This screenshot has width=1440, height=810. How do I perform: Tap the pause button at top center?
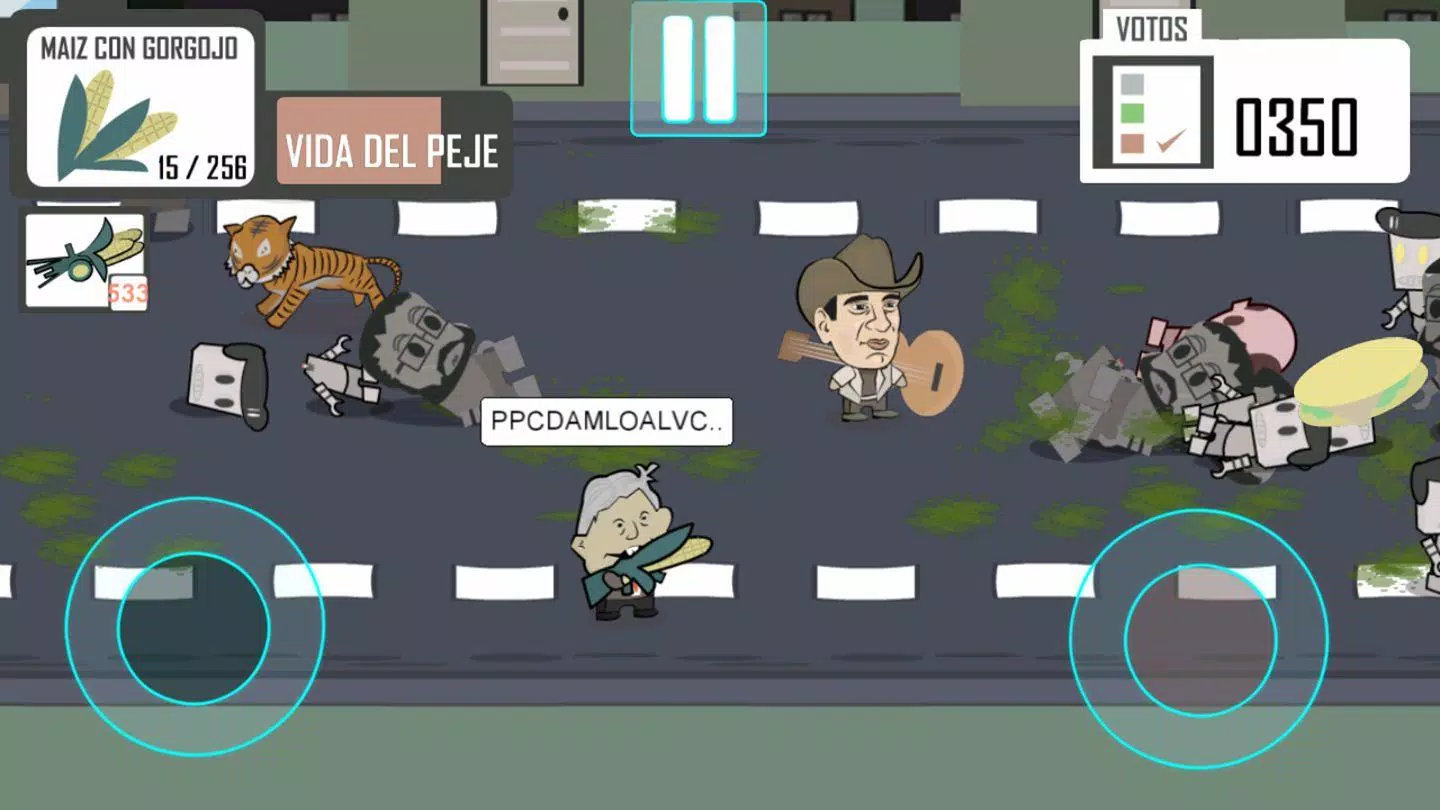click(699, 70)
